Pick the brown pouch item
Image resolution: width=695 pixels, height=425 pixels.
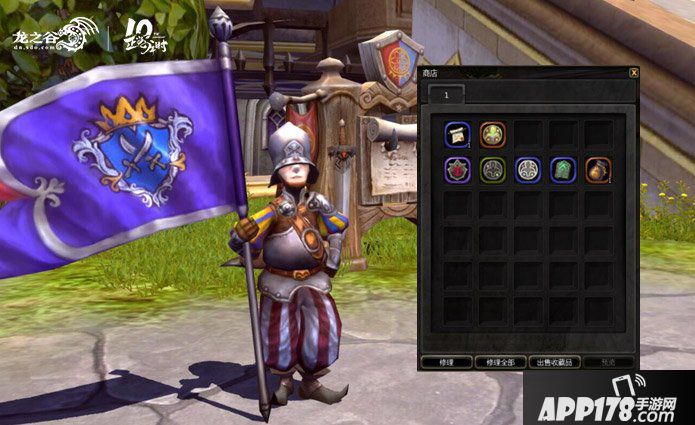click(598, 169)
